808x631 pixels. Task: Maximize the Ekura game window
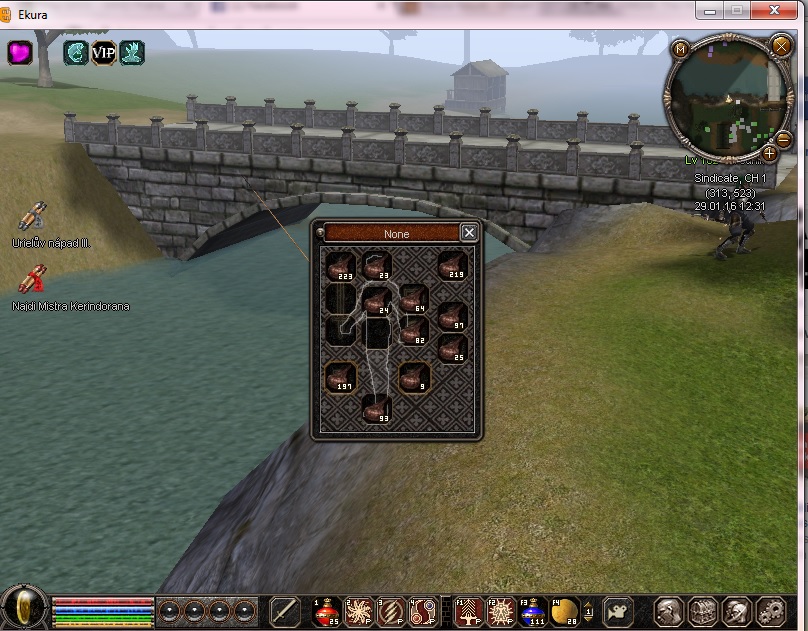[x=738, y=10]
